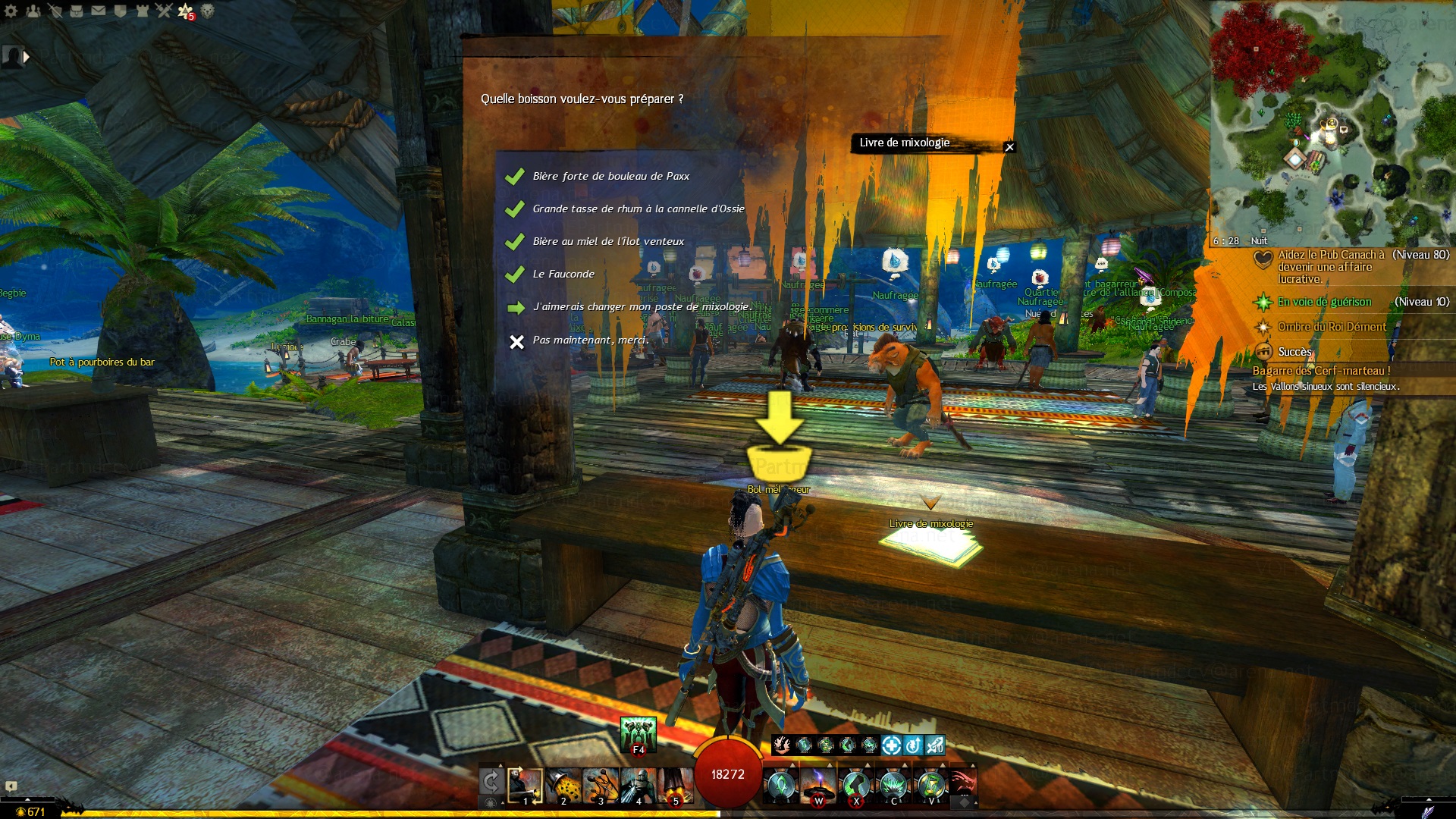Prepare the Le Fauconde drink
Image resolution: width=1456 pixels, height=819 pixels.
coord(563,274)
